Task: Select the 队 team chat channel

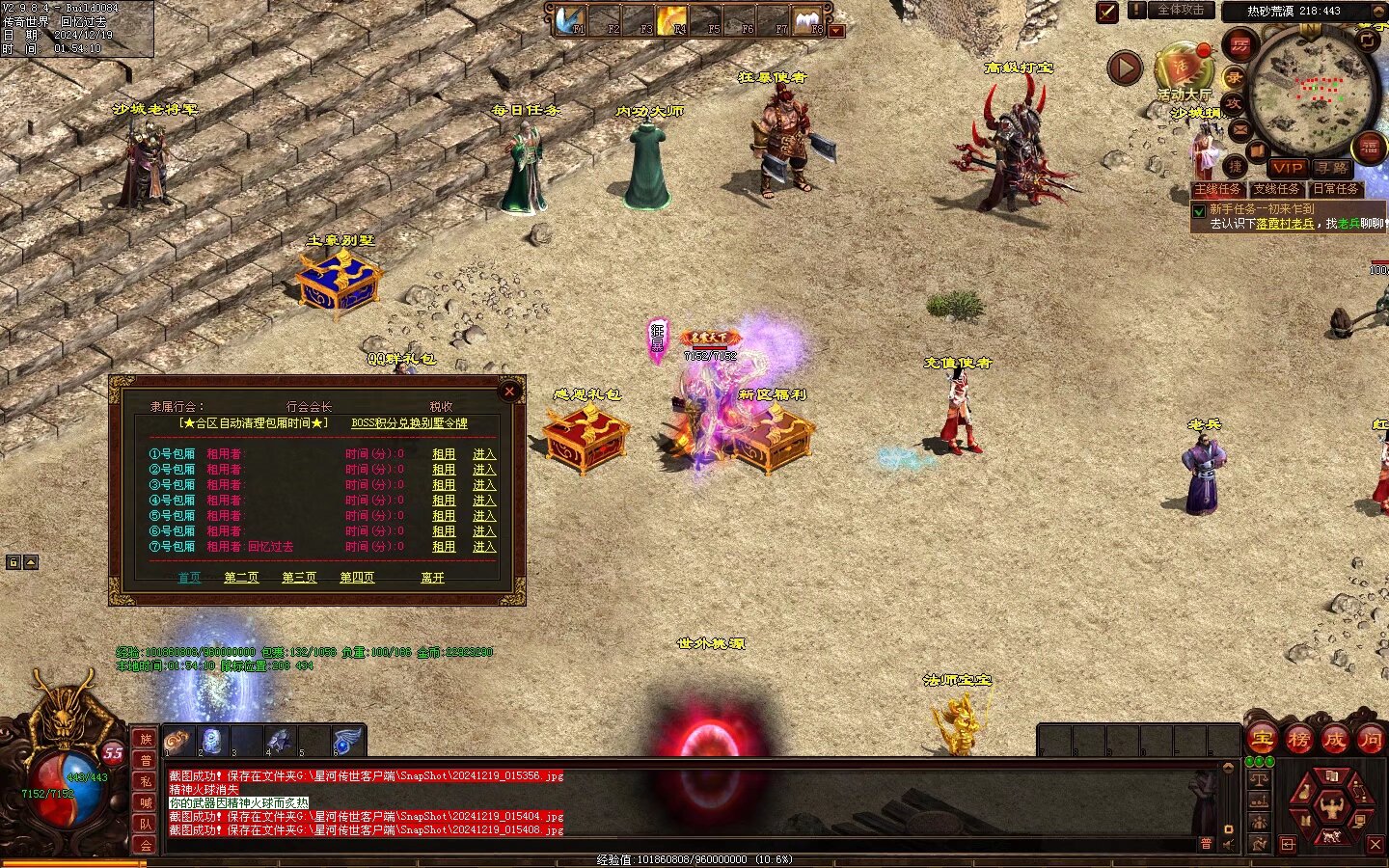Action: 146,823
